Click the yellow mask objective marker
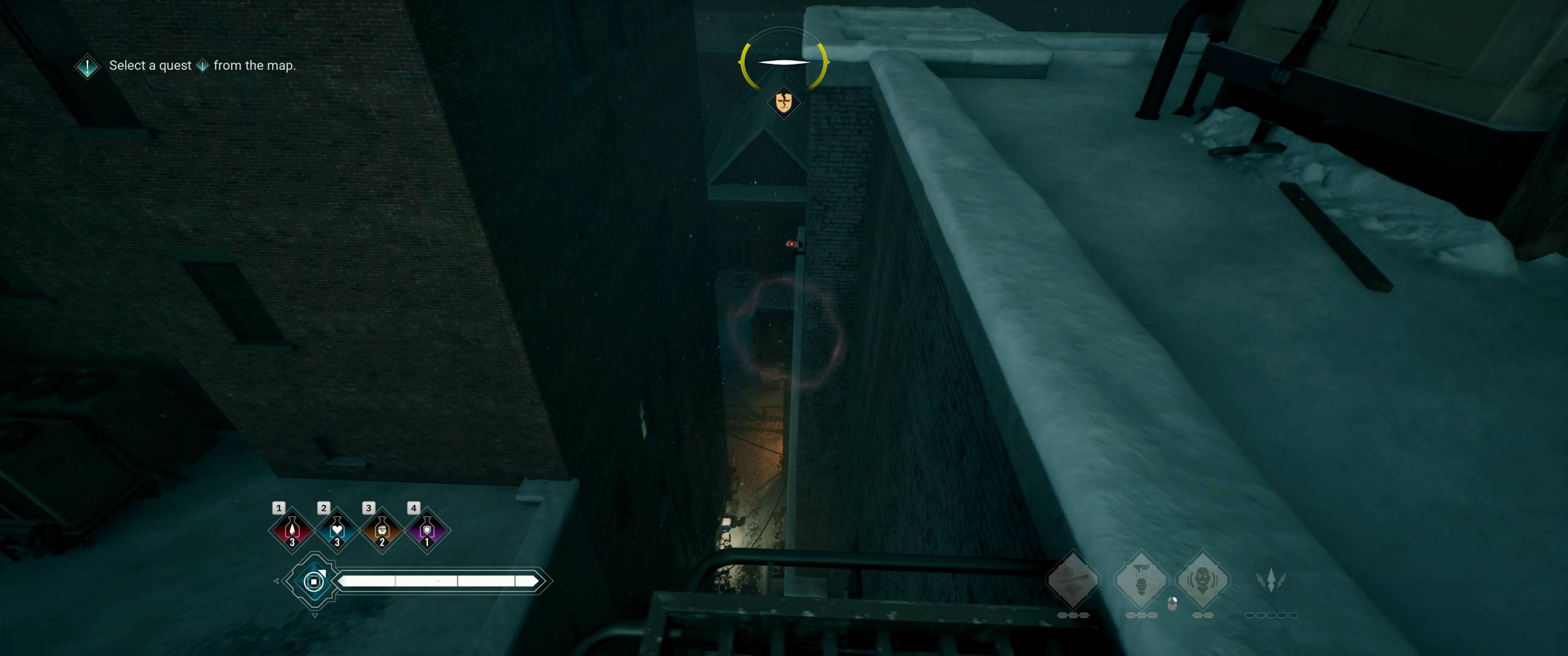The width and height of the screenshot is (1568, 656). 783,101
